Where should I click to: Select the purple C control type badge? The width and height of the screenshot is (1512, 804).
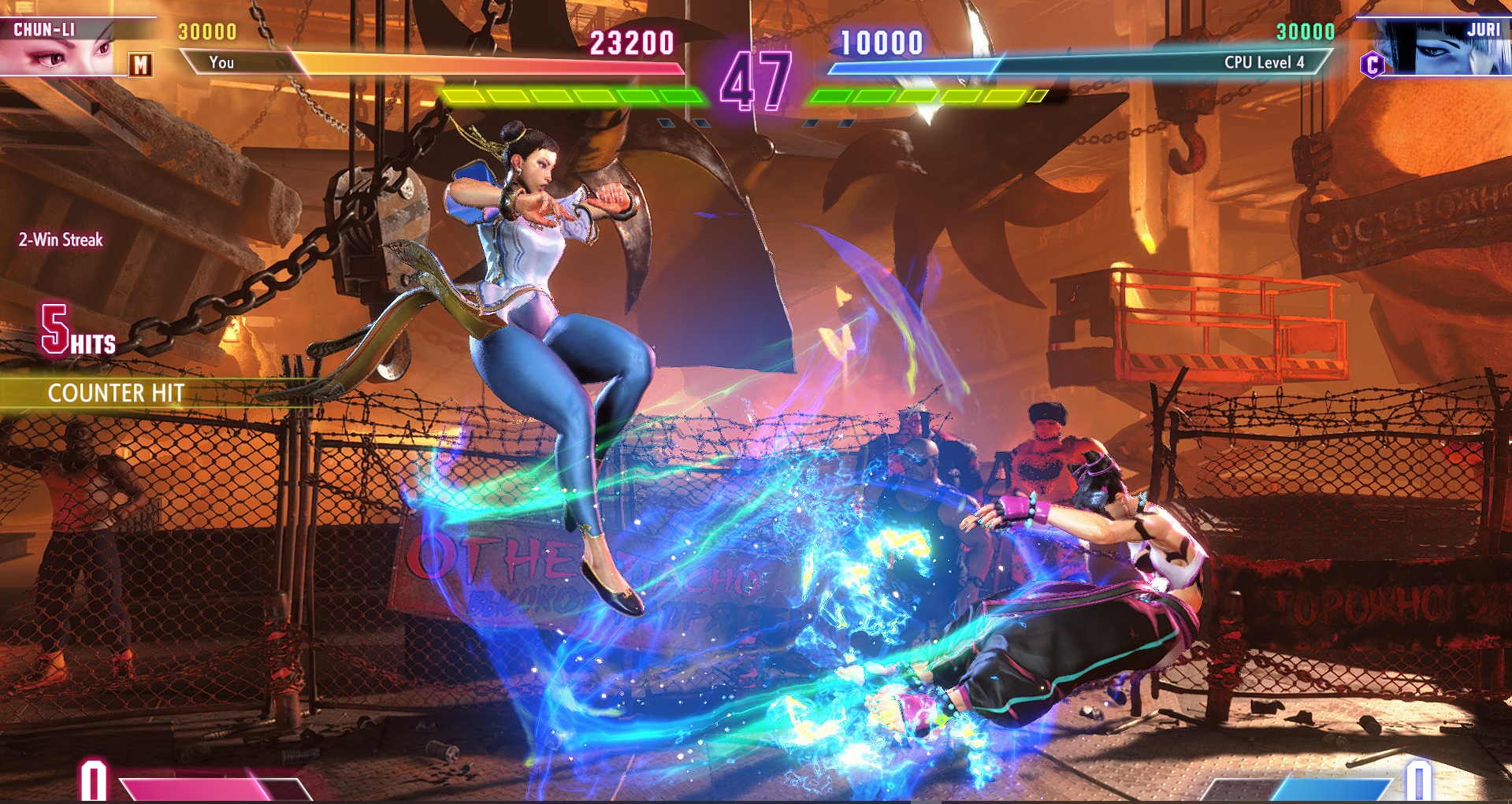click(1372, 65)
